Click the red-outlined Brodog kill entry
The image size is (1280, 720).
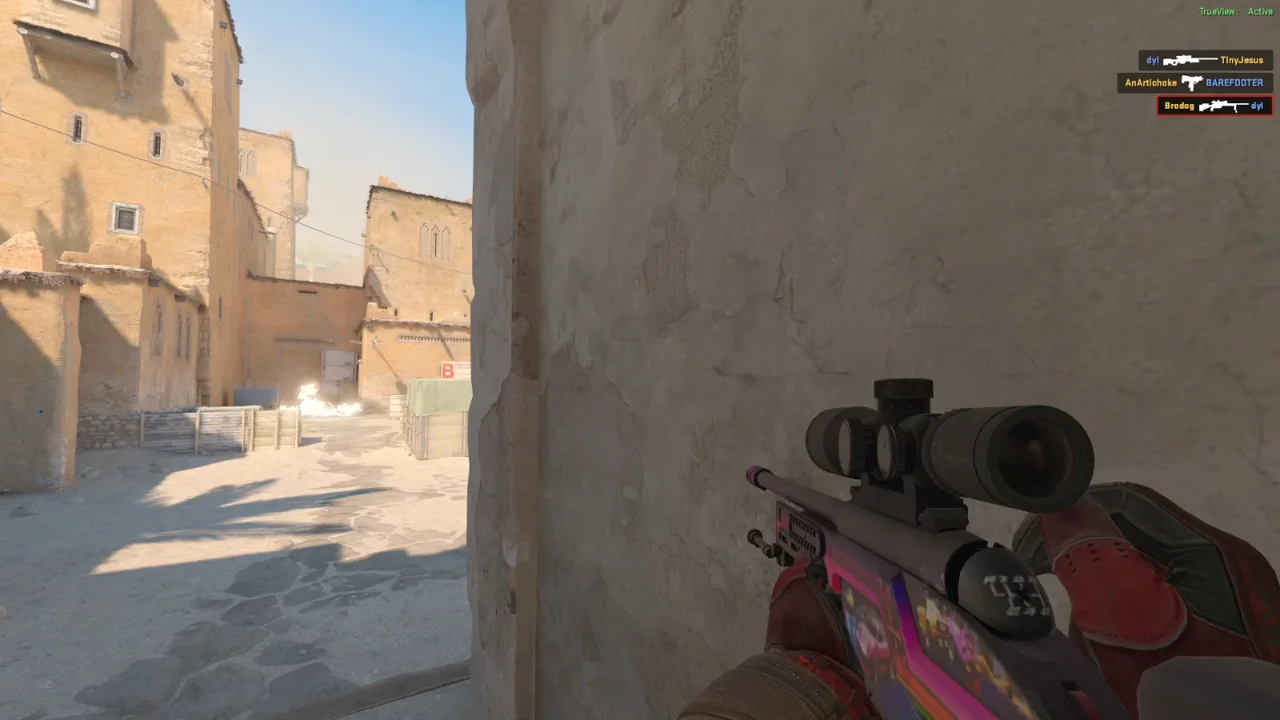[1213, 105]
